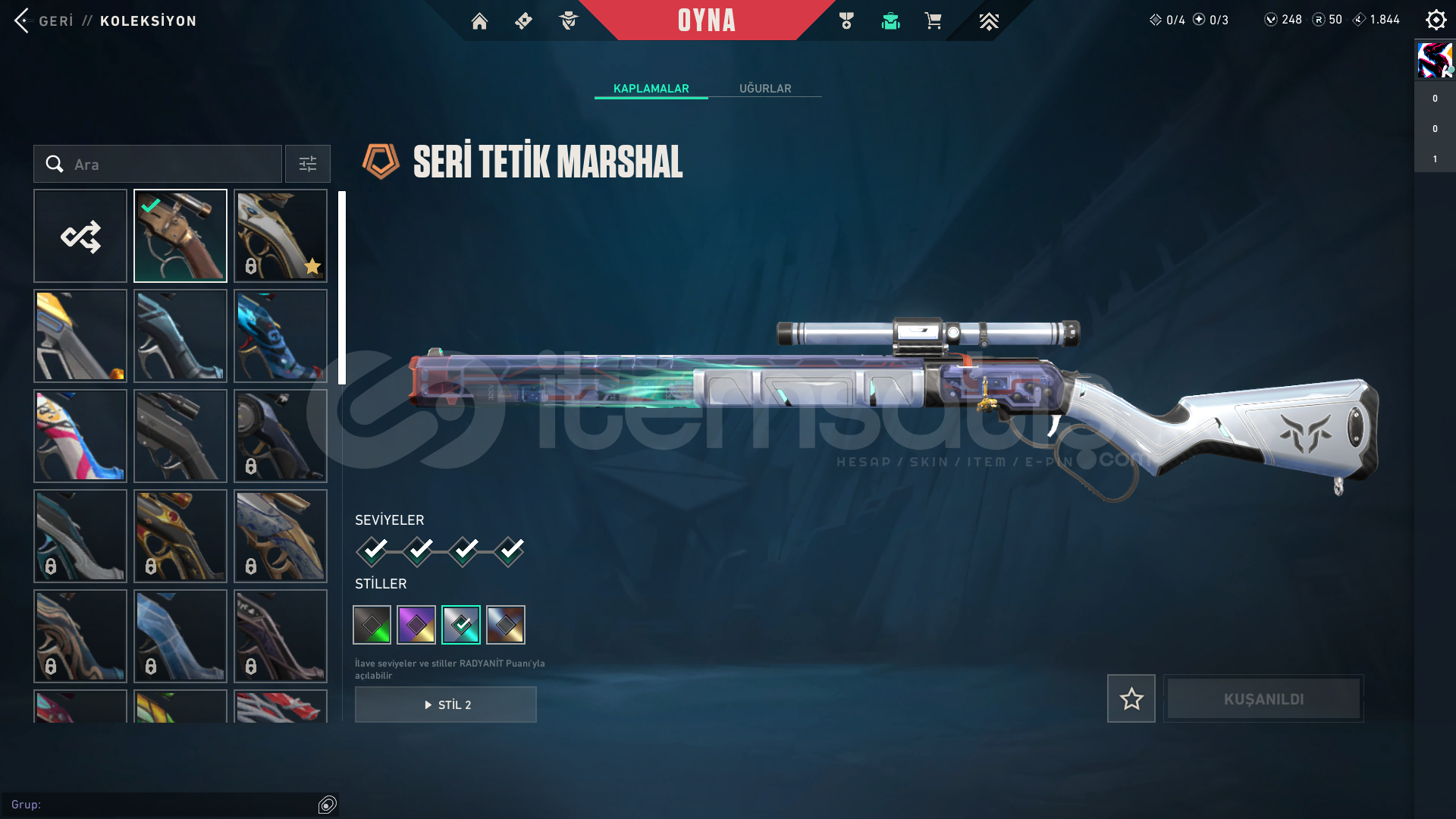Screen dimensions: 1456x819
Task: Go back to the collection screen
Action: pos(44,20)
